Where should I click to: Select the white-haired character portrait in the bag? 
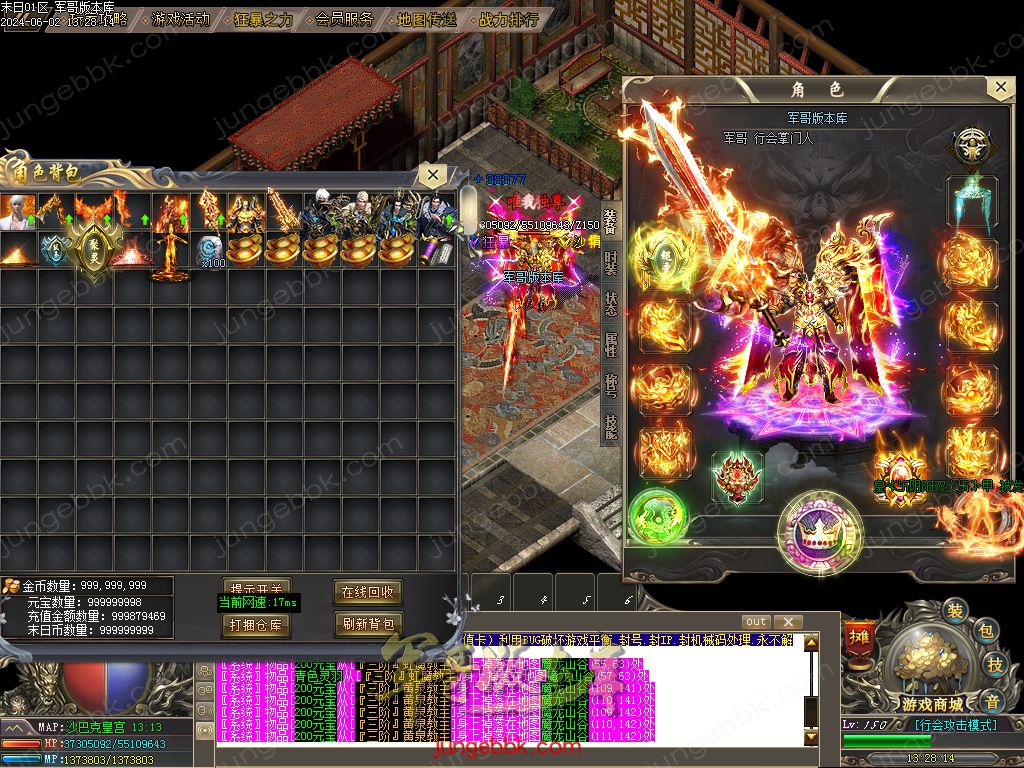click(19, 211)
